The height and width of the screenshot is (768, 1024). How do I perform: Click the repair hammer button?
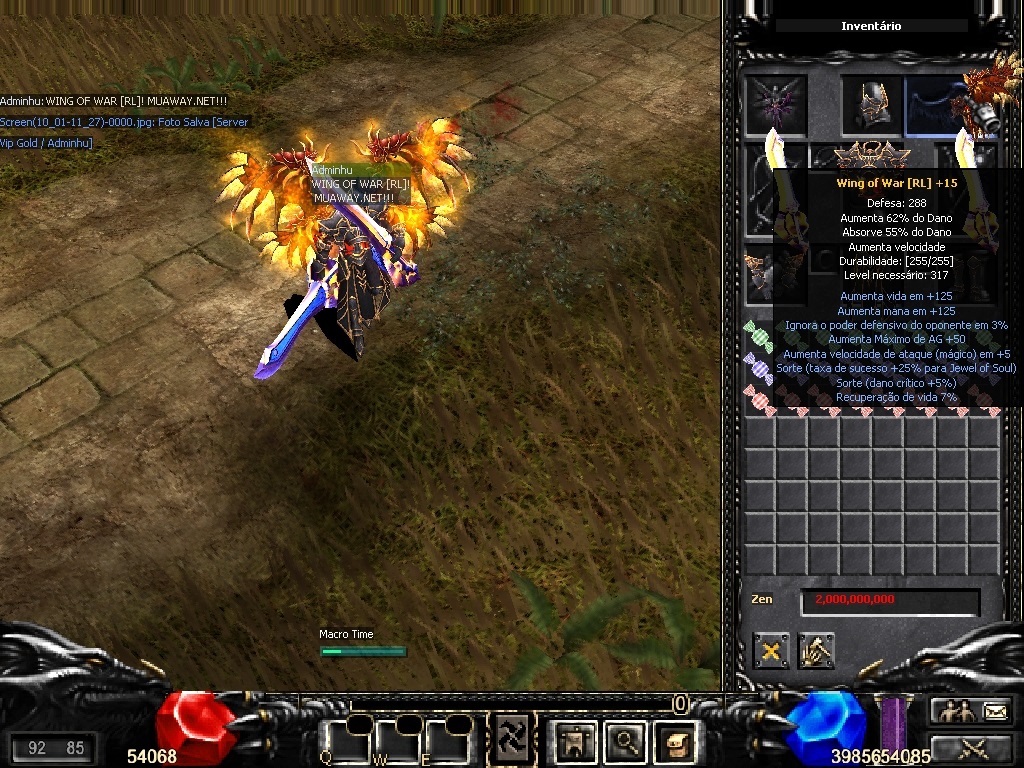(816, 651)
